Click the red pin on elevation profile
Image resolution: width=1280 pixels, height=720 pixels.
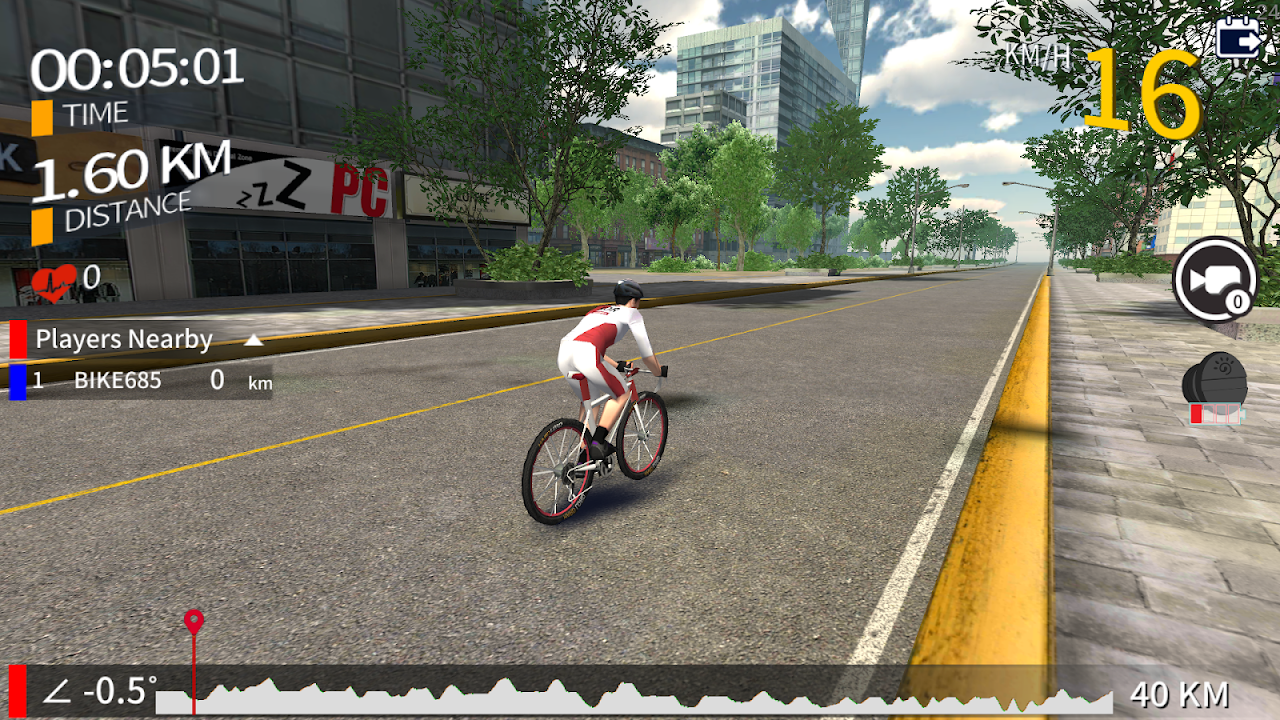coord(193,622)
